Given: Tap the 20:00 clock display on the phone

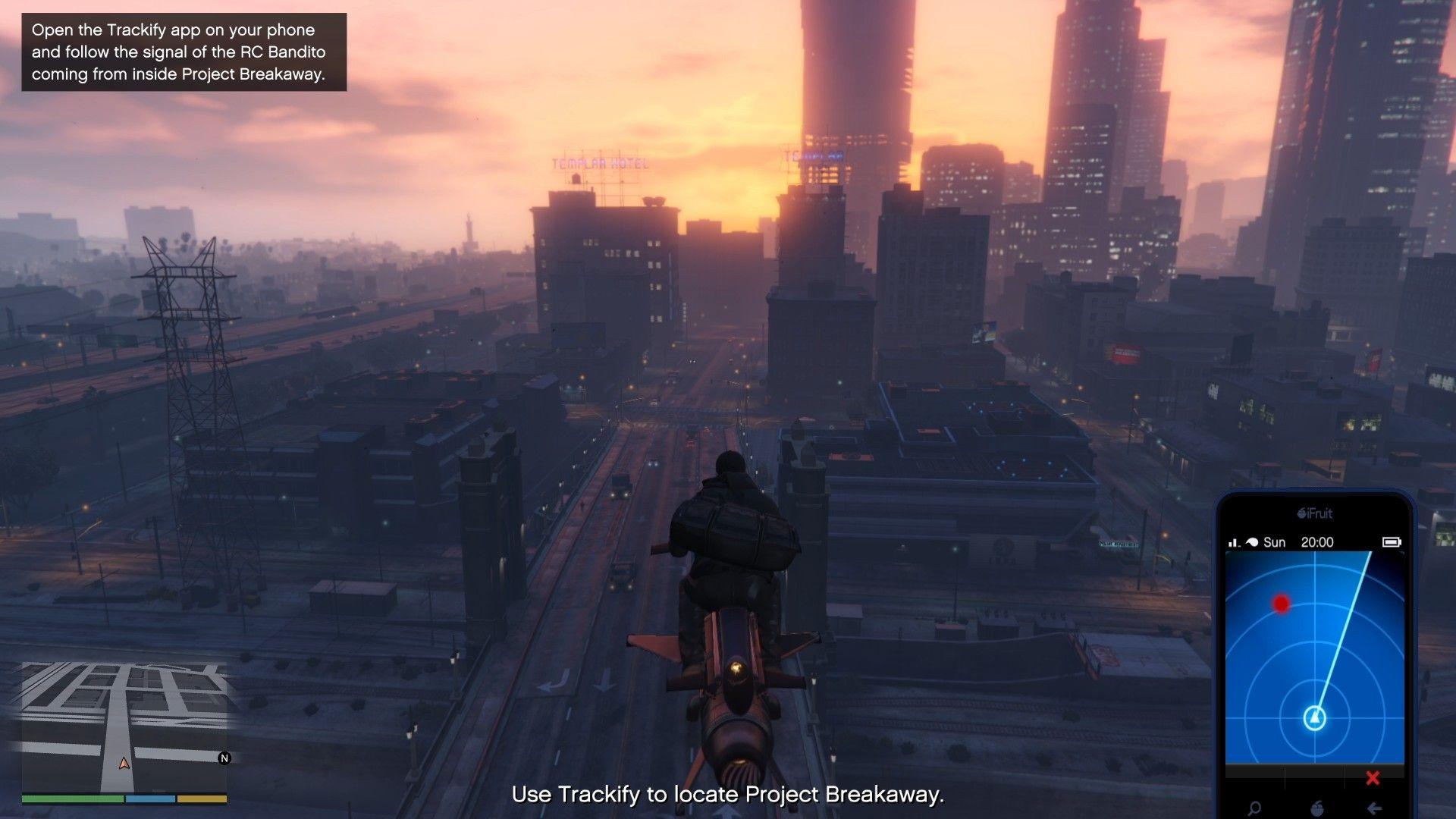Looking at the screenshot, I should pyautogui.click(x=1317, y=542).
